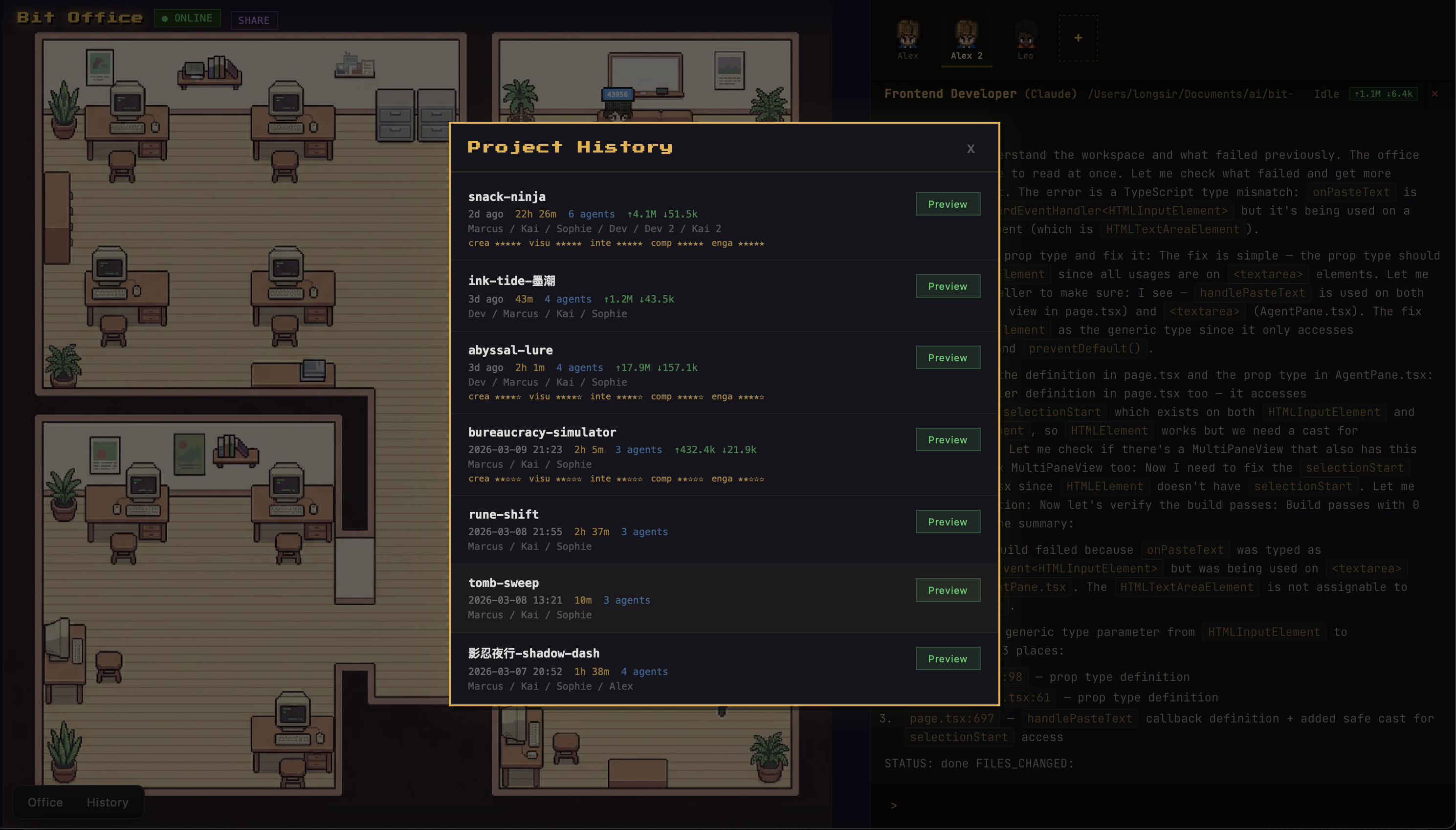Expand the snack-ninja project entry
The width and height of the screenshot is (1456, 830).
tap(506, 196)
